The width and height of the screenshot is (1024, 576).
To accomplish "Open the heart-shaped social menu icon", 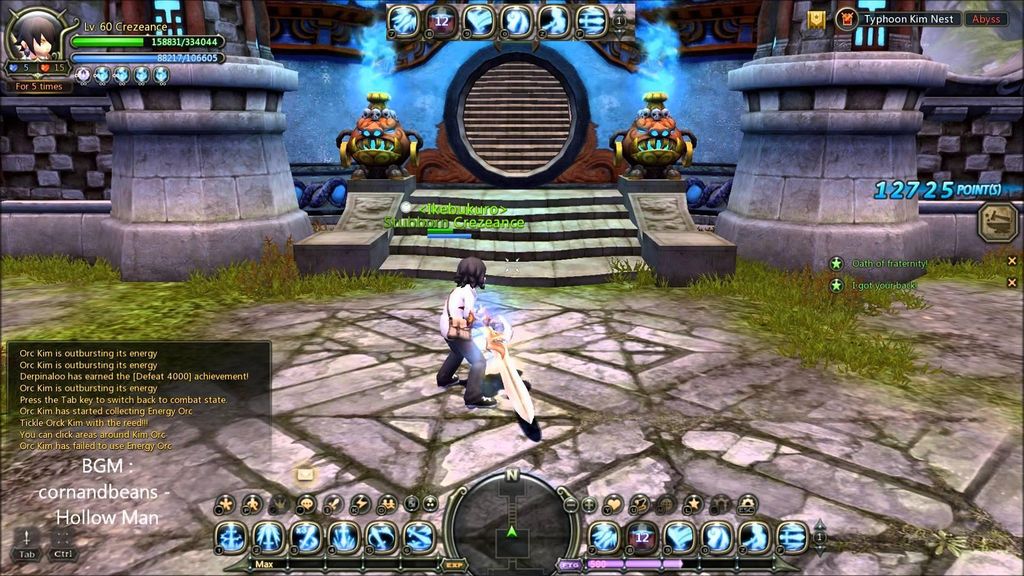I will point(613,503).
